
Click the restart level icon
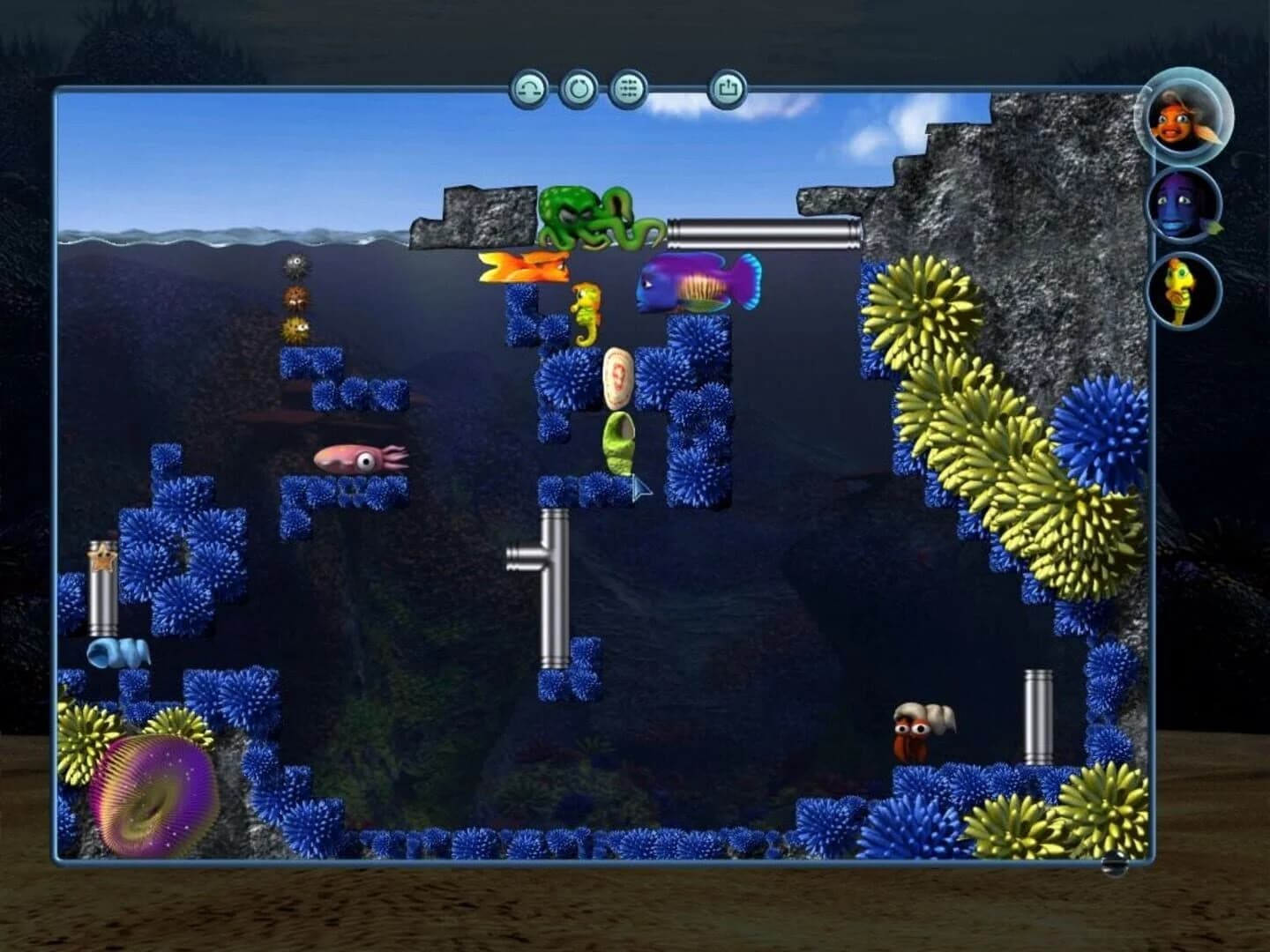579,88
